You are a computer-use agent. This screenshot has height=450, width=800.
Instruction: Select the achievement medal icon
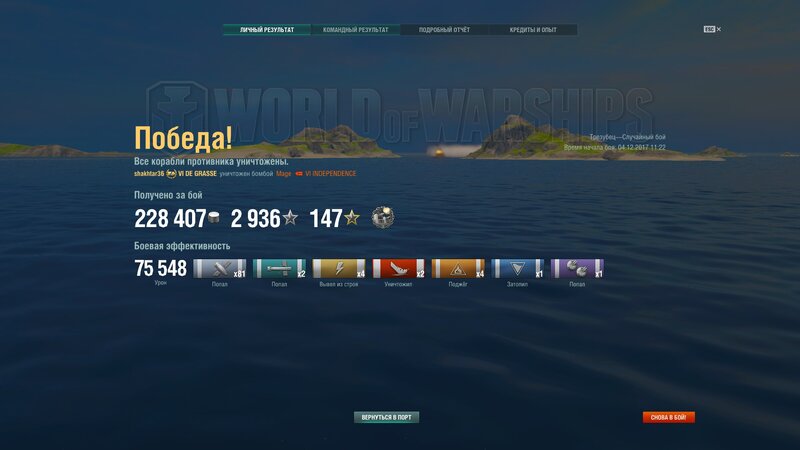(381, 218)
